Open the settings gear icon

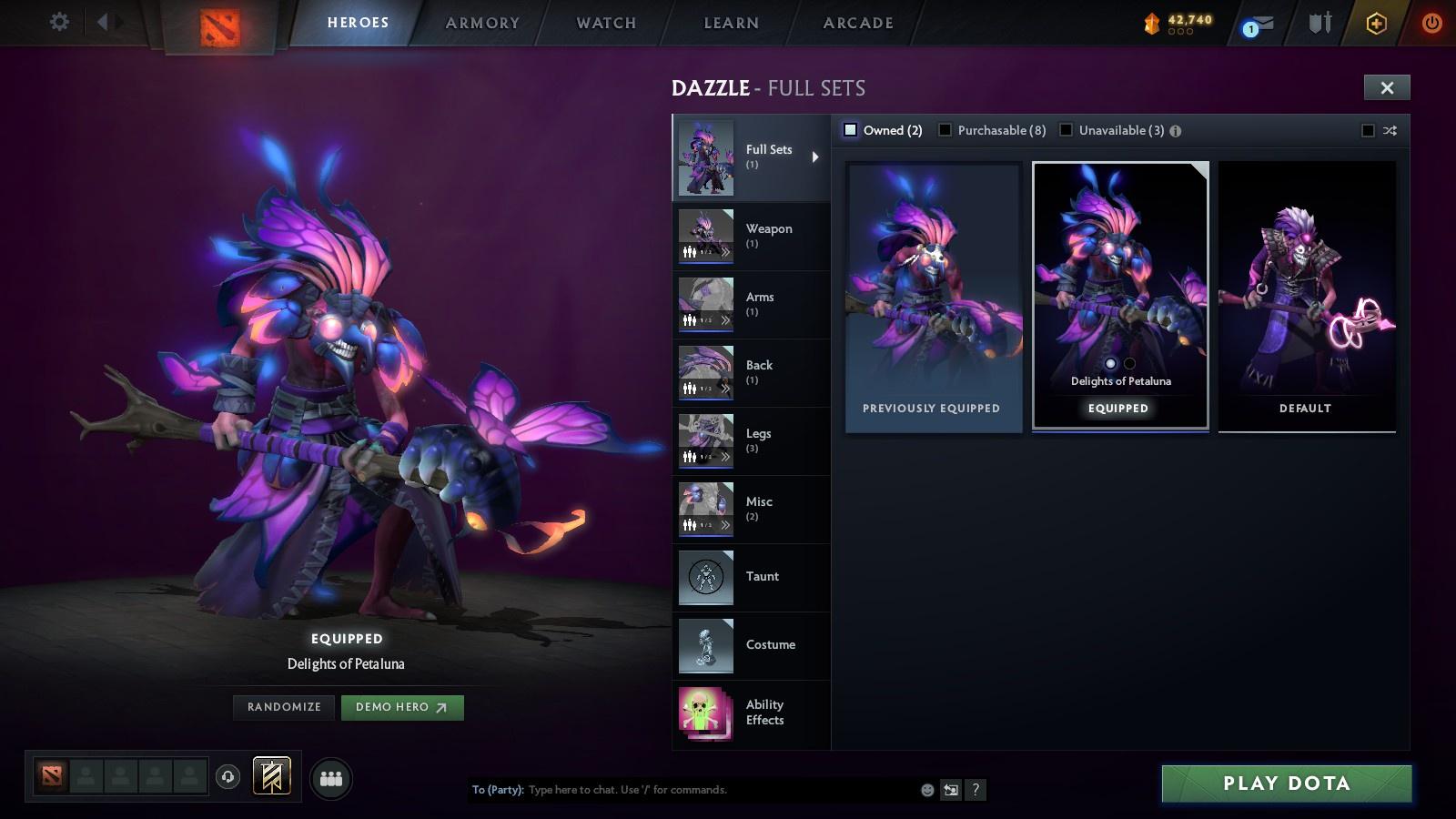pyautogui.click(x=59, y=22)
